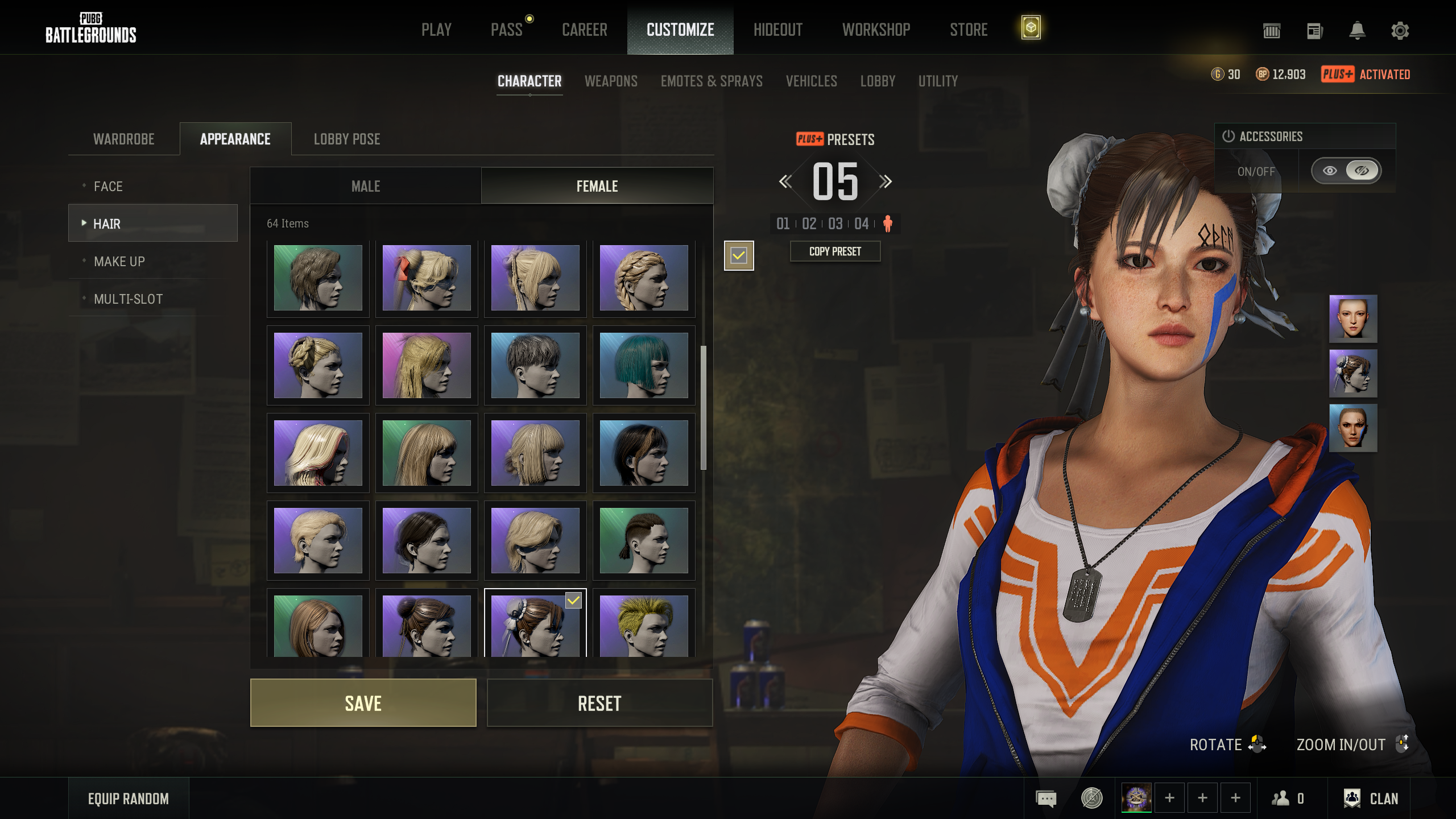
Task: Open the Multi-Slot category
Action: pos(128,299)
